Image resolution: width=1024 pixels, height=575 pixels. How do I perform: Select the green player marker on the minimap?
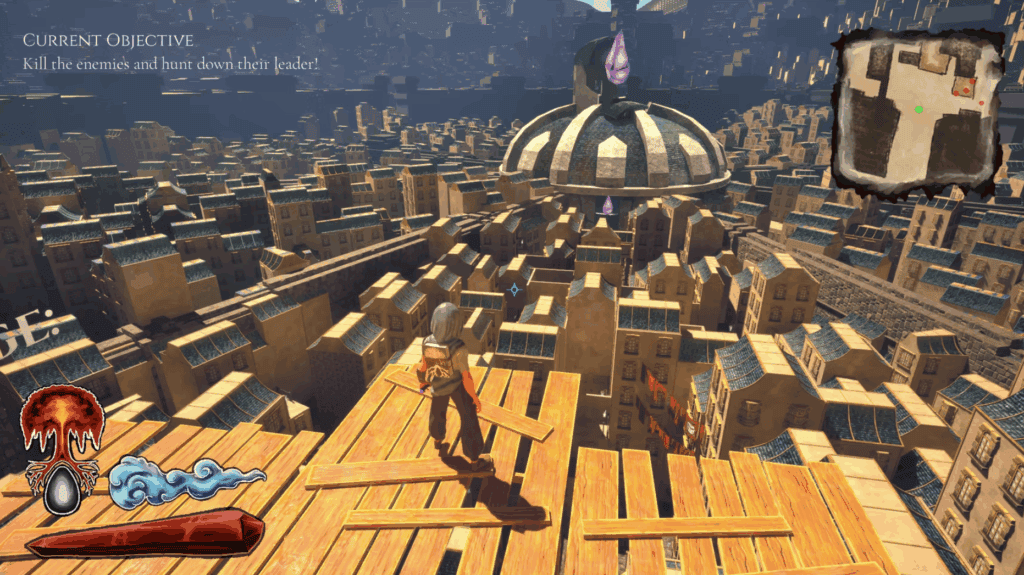coord(919,109)
